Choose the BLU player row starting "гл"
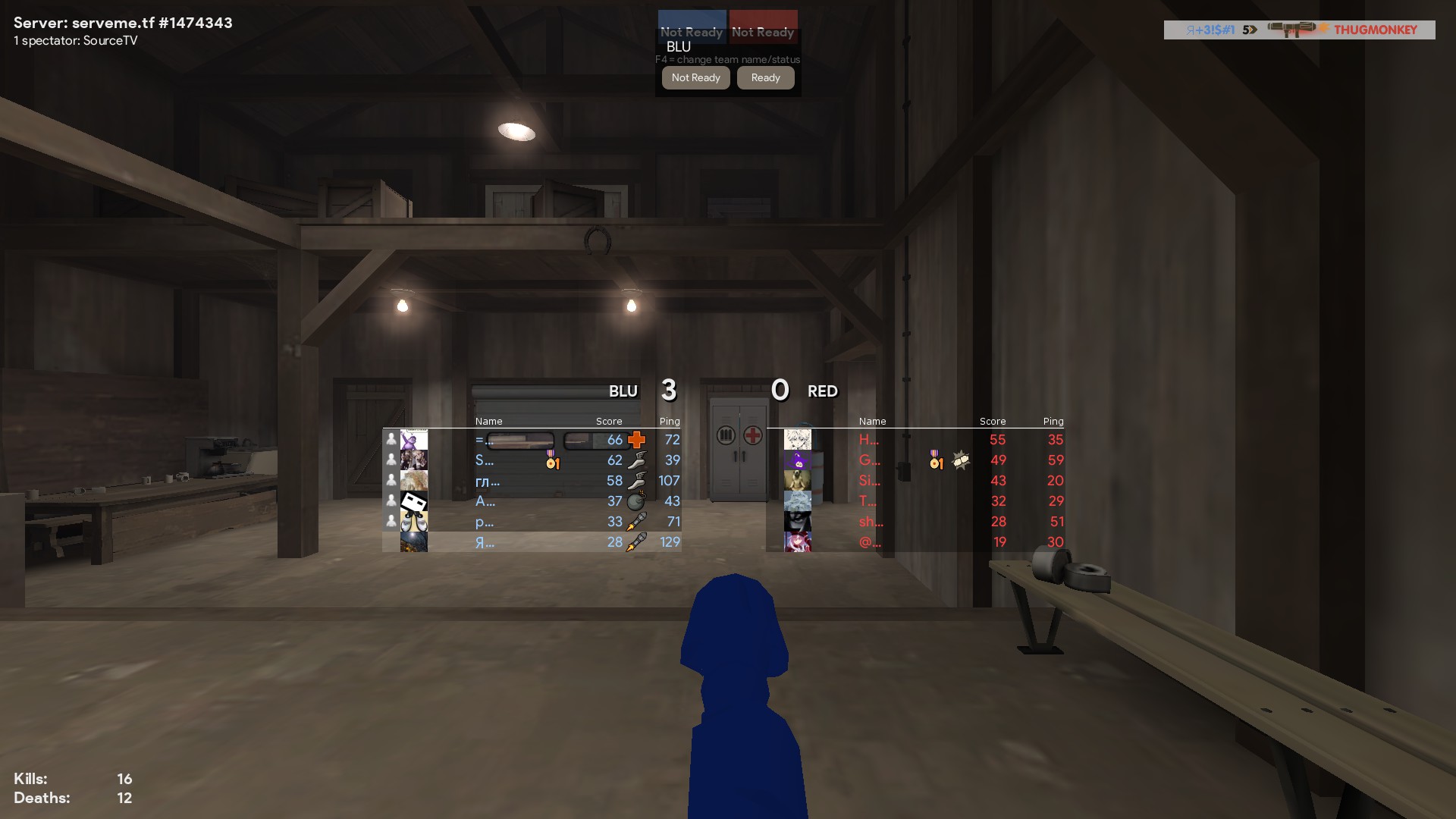 [531, 481]
